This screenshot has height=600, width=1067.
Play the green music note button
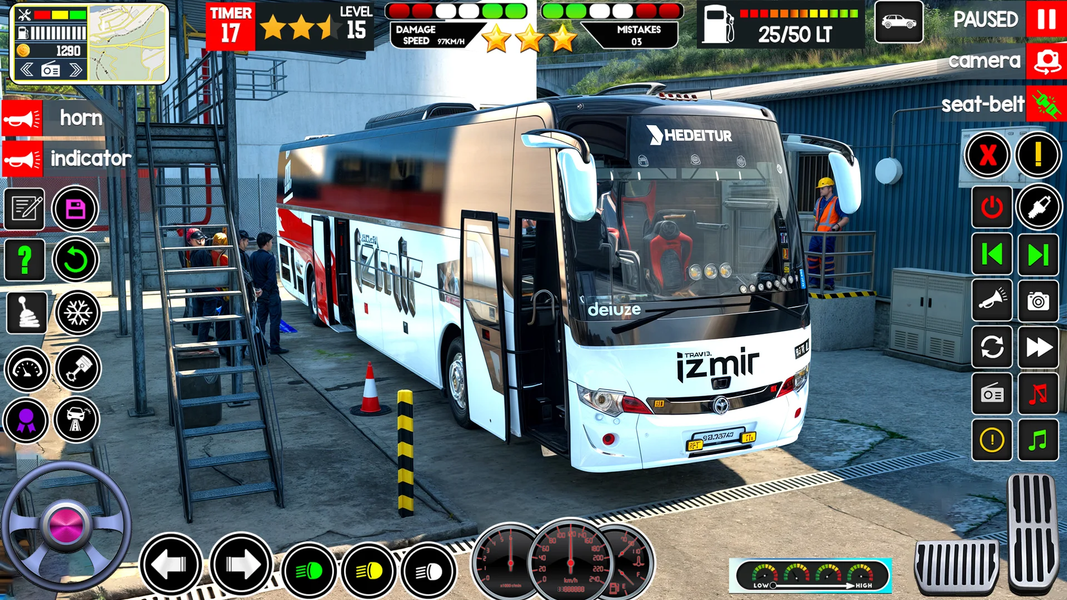click(1038, 439)
